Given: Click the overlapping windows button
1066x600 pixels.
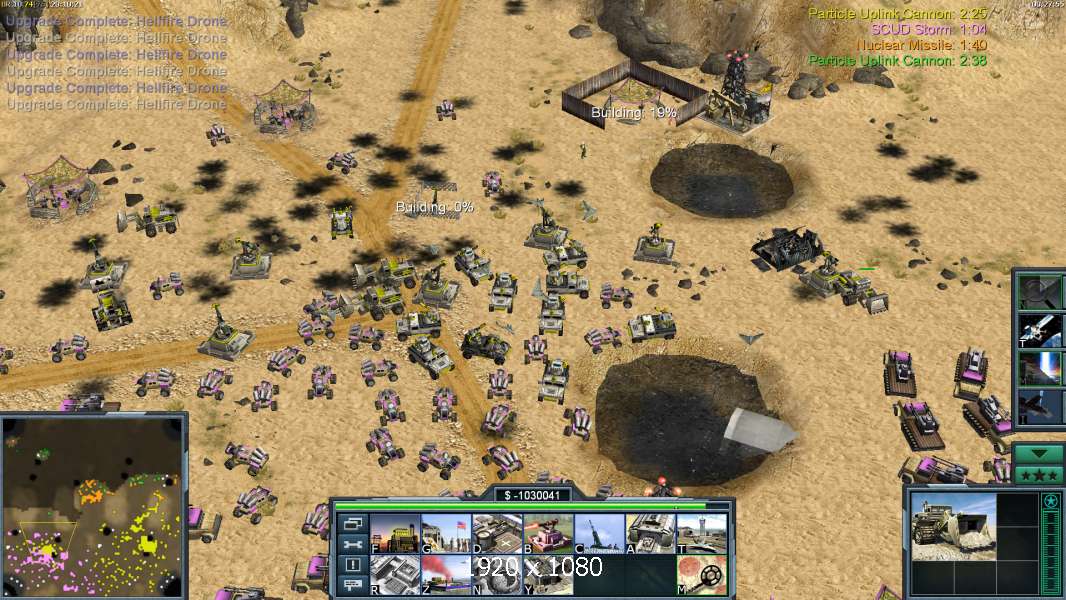Looking at the screenshot, I should [352, 524].
